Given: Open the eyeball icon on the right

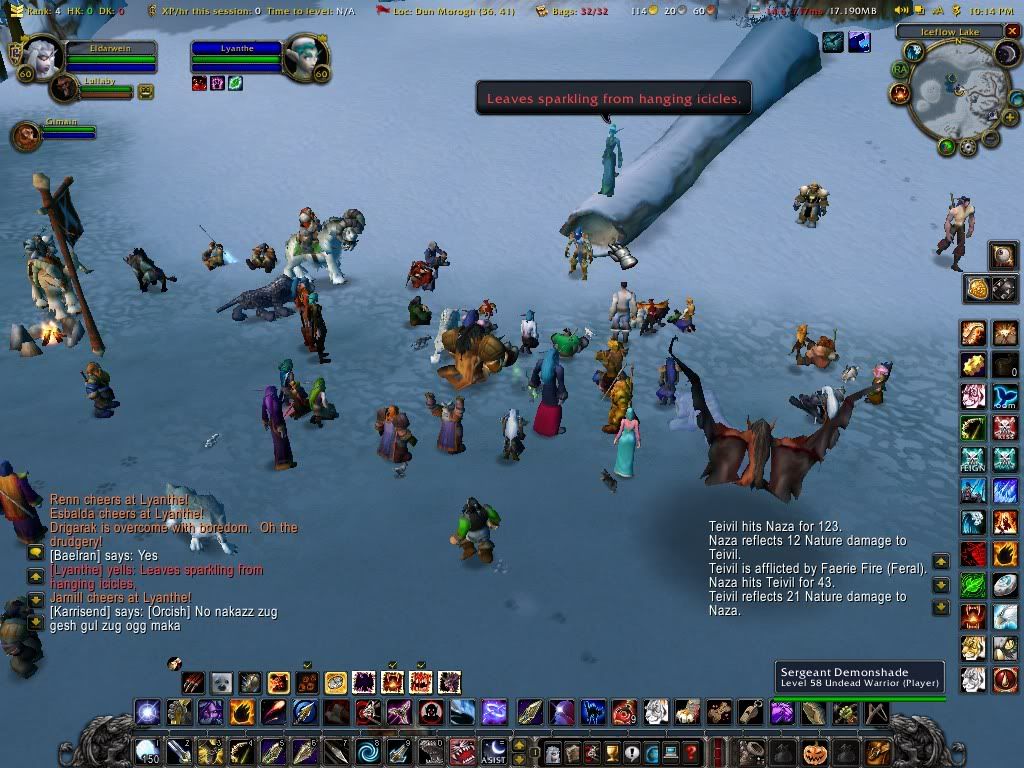Looking at the screenshot, I should pyautogui.click(x=1003, y=257).
